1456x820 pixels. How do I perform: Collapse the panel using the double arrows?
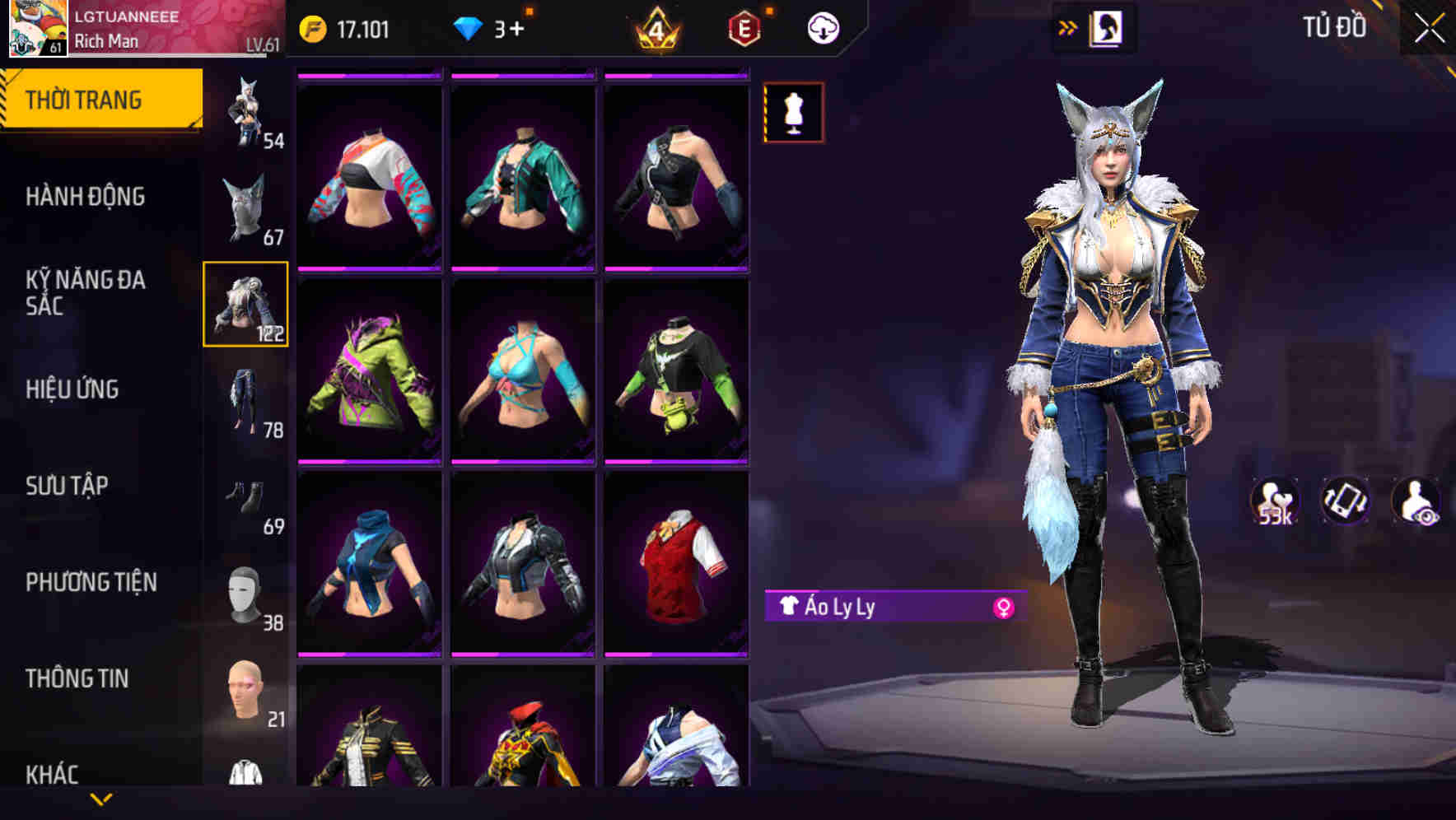pos(1068,26)
